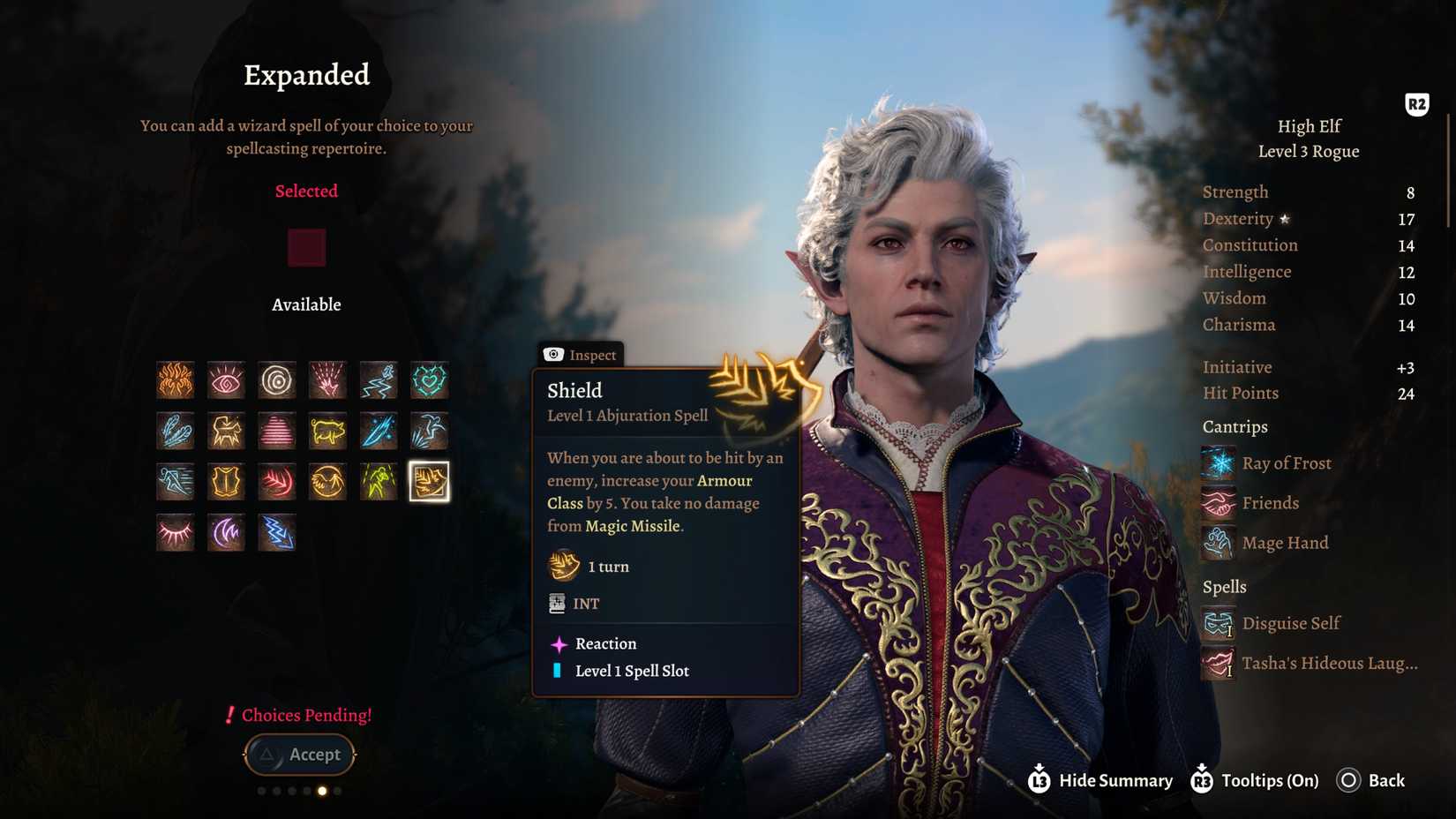Pick the Mage Armour yellow armor spell
Viewport: 1456px width, 819px height.
pyautogui.click(x=226, y=482)
